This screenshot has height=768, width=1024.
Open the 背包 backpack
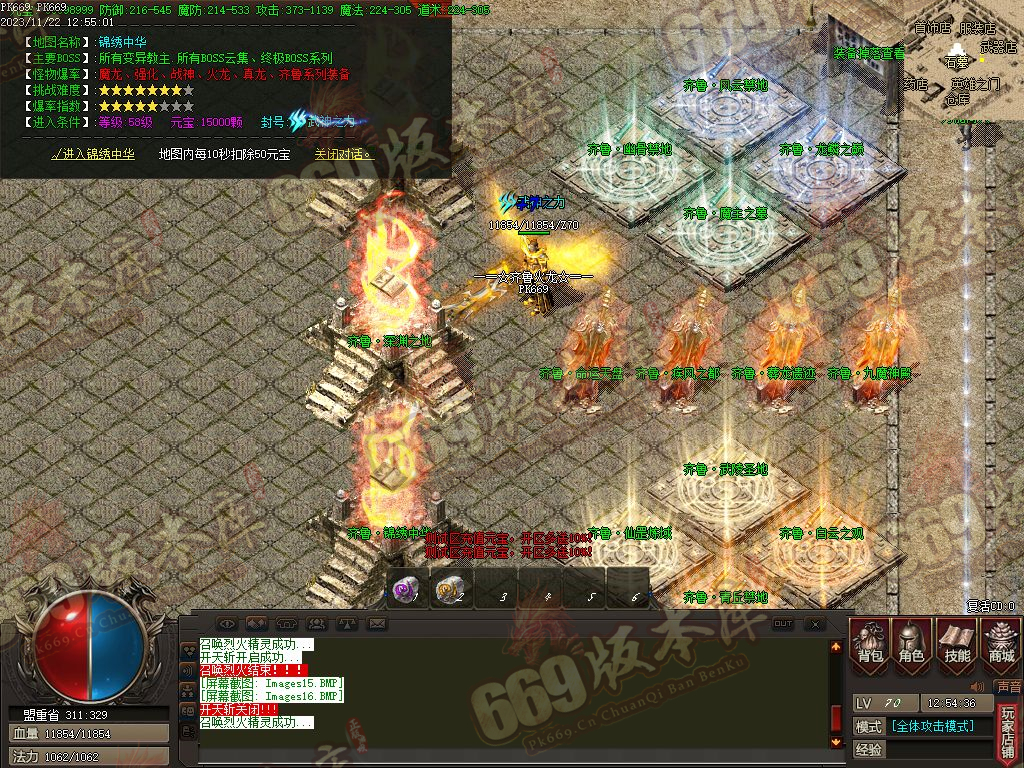tap(868, 643)
